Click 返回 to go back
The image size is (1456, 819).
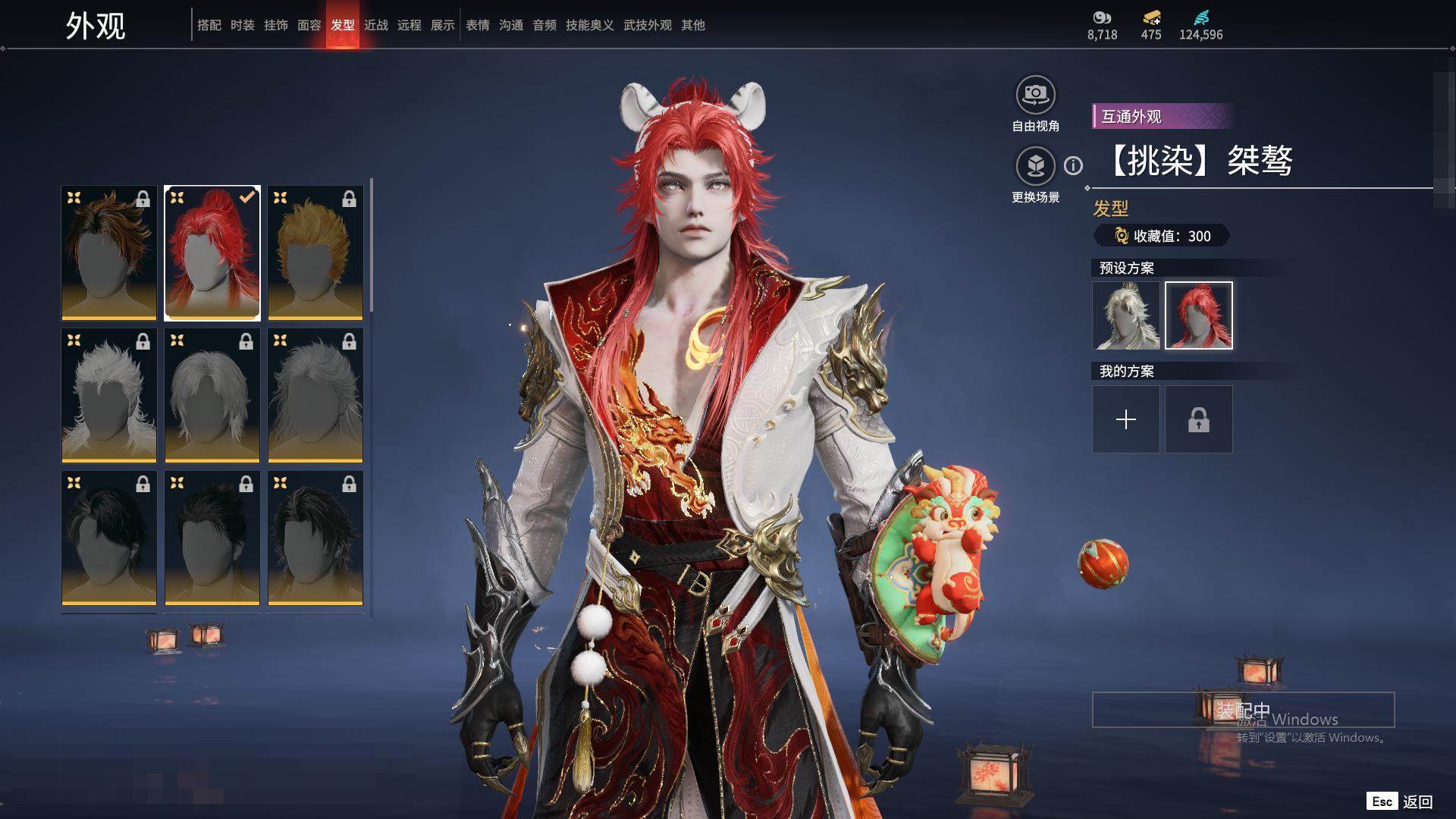(1417, 802)
